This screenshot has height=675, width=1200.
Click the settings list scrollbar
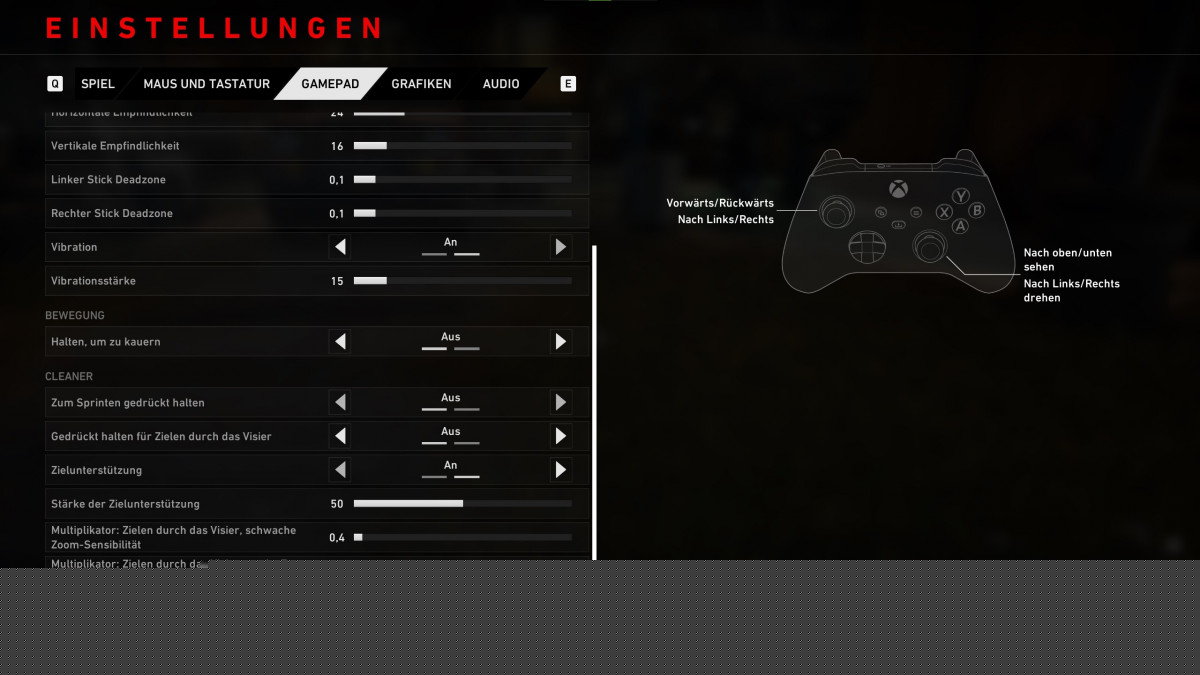coord(595,400)
